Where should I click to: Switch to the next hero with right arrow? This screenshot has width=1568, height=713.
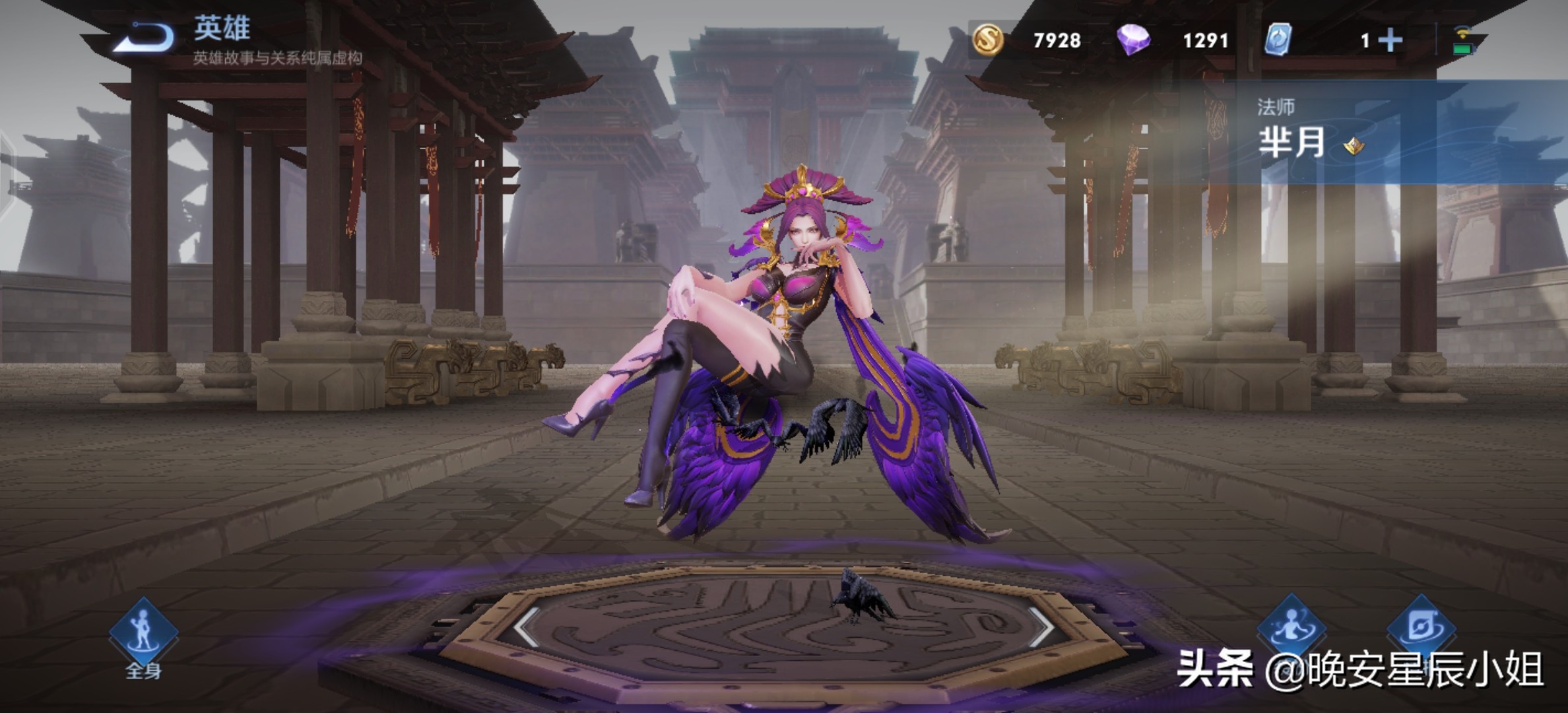click(x=1041, y=626)
